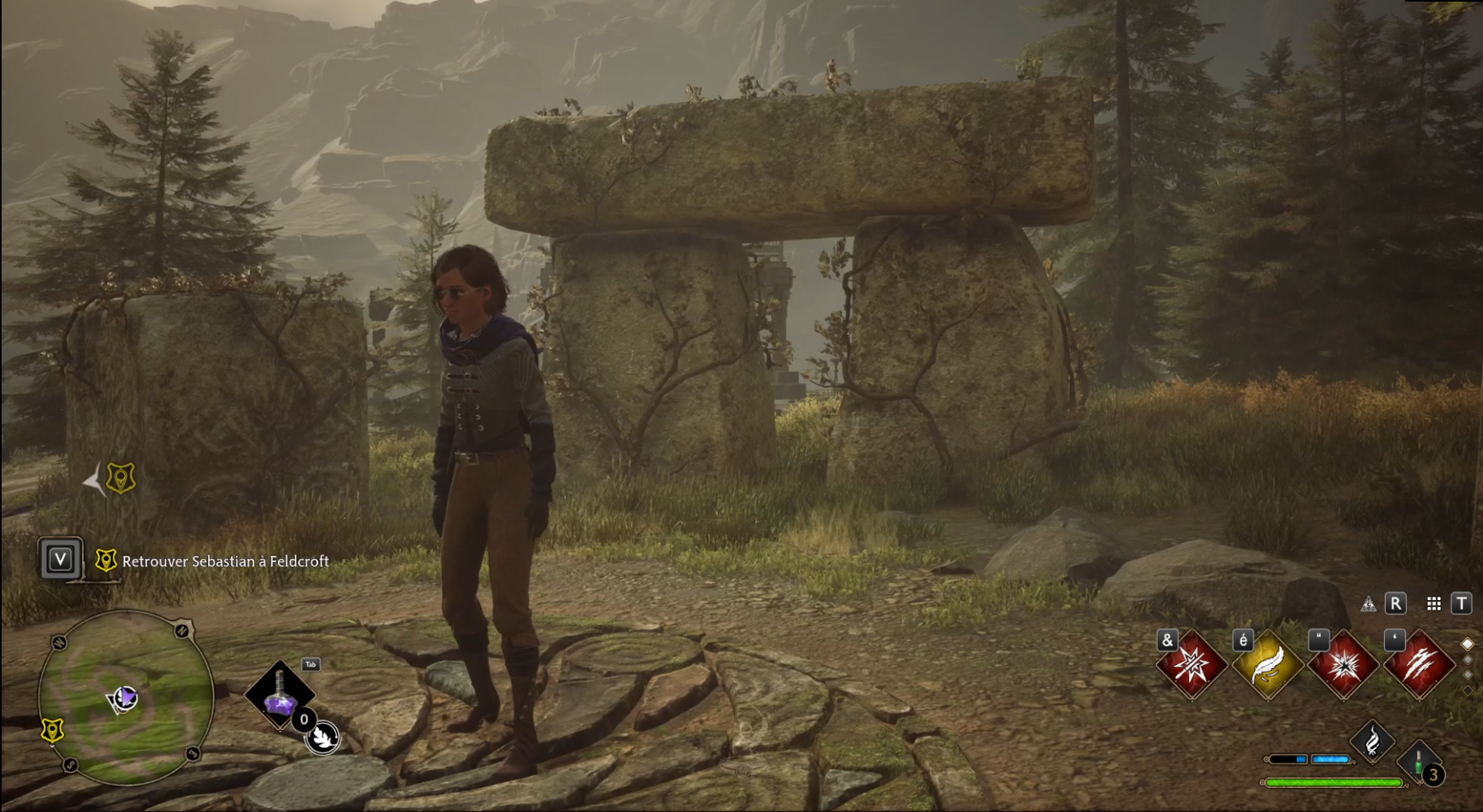
Task: Activate the red starburst explosion spell
Action: pos(1343,665)
